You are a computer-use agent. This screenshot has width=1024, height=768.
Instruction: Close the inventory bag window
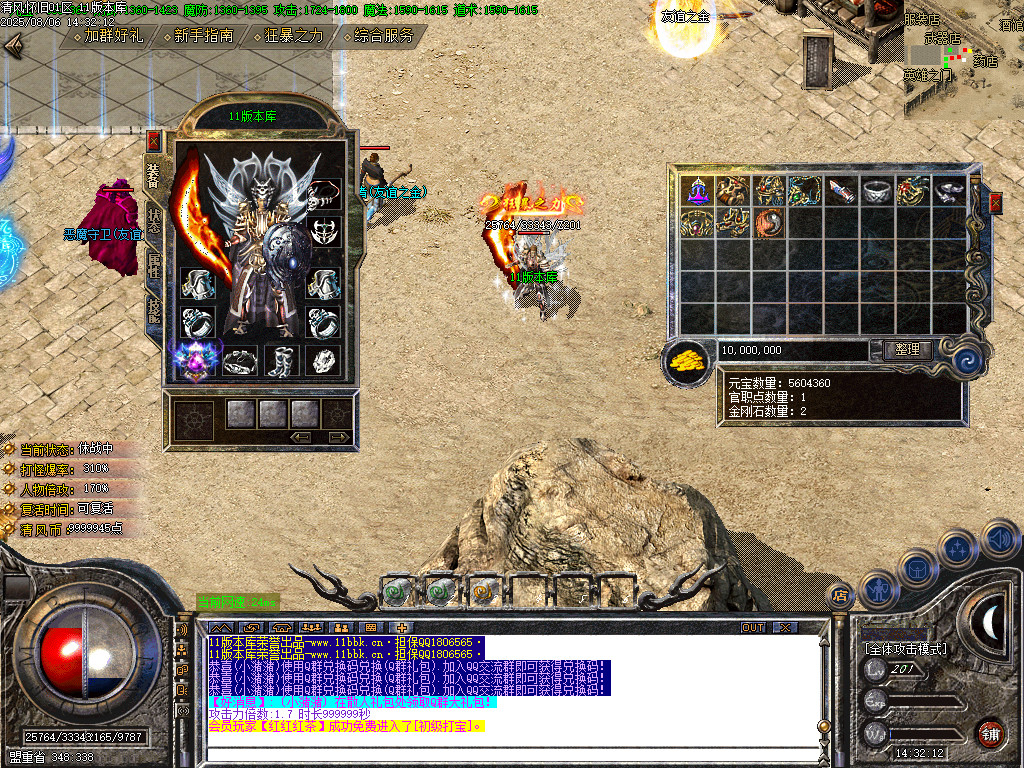tap(995, 203)
